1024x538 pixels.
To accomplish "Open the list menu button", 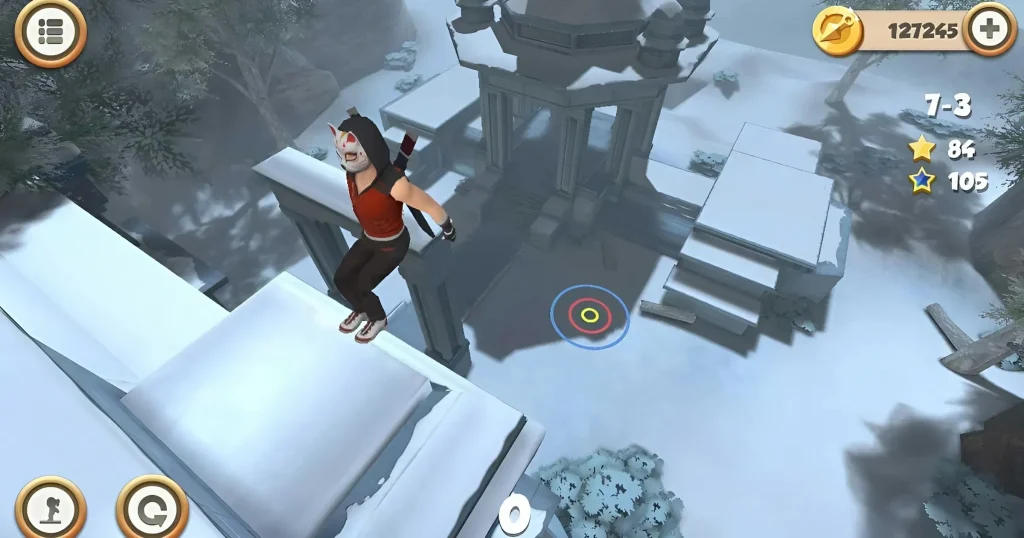I will tap(51, 32).
